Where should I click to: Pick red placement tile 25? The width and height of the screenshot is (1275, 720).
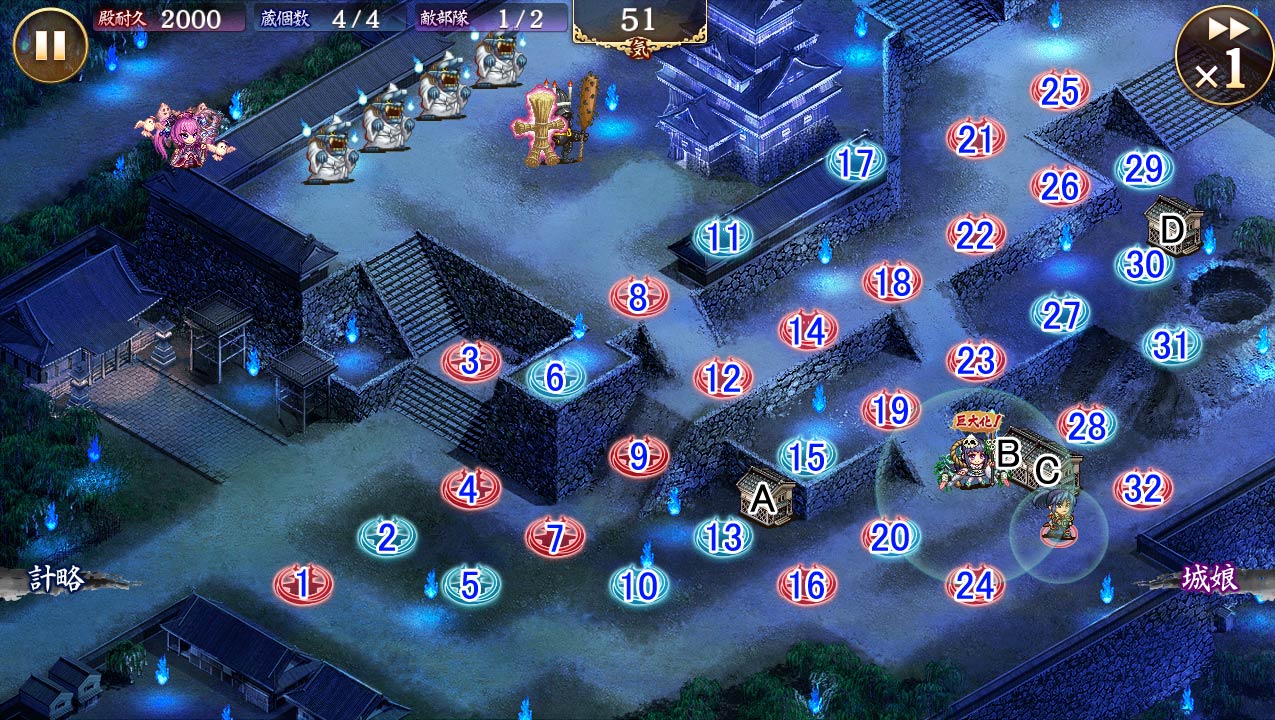[1060, 91]
